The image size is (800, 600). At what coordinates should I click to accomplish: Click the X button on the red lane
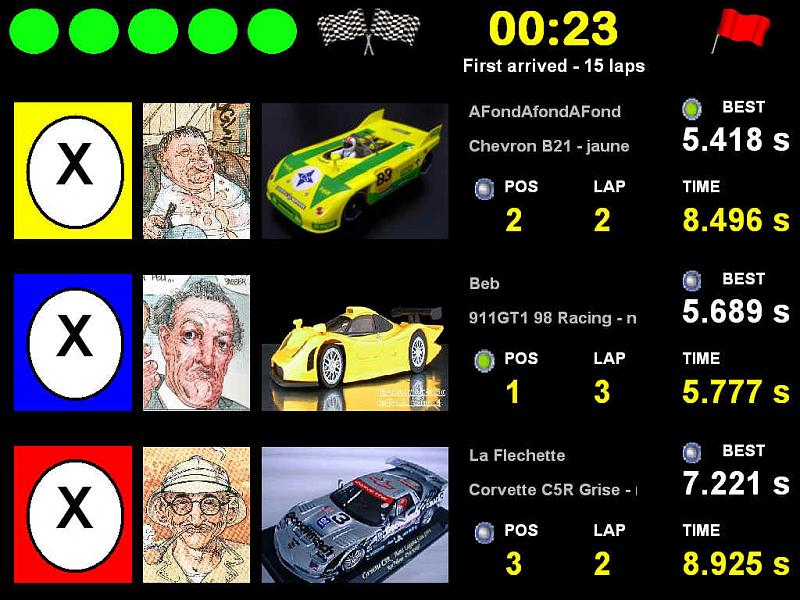[x=74, y=514]
